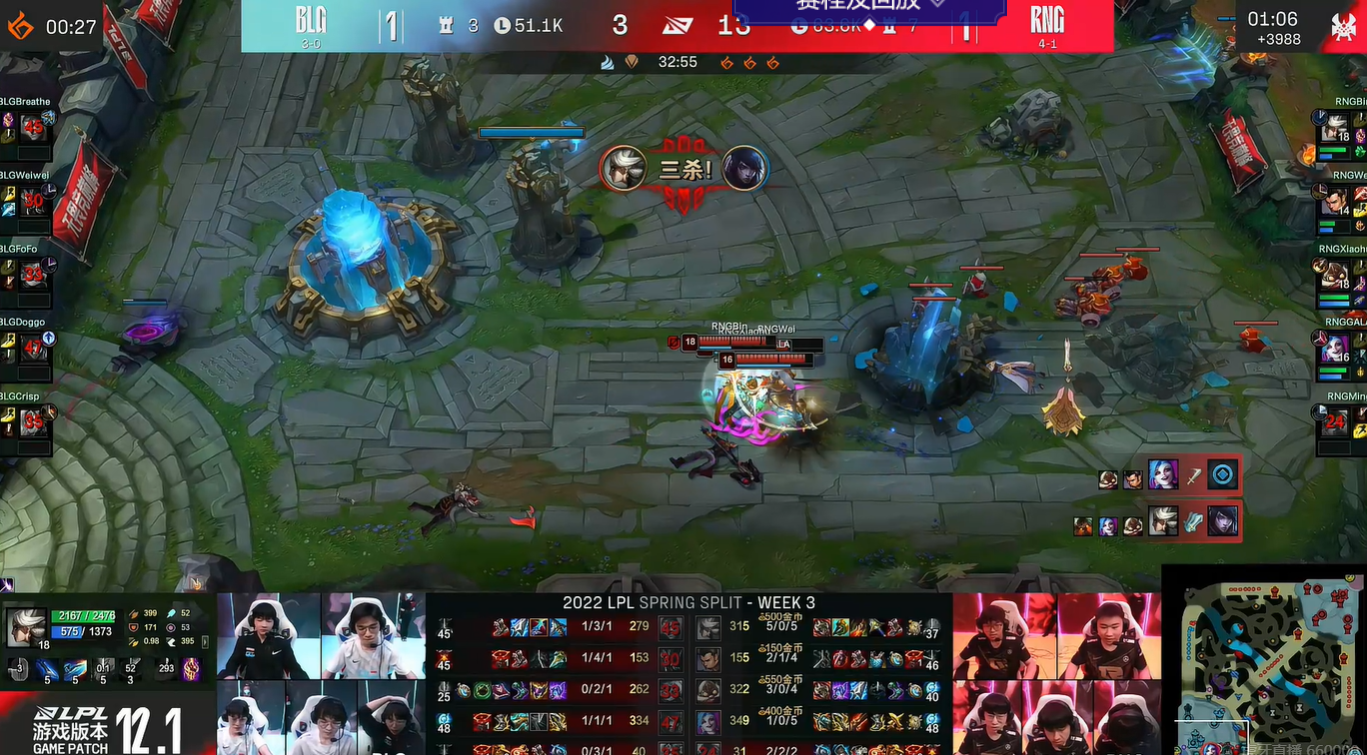Select the RNG team logo at top right

point(1047,18)
